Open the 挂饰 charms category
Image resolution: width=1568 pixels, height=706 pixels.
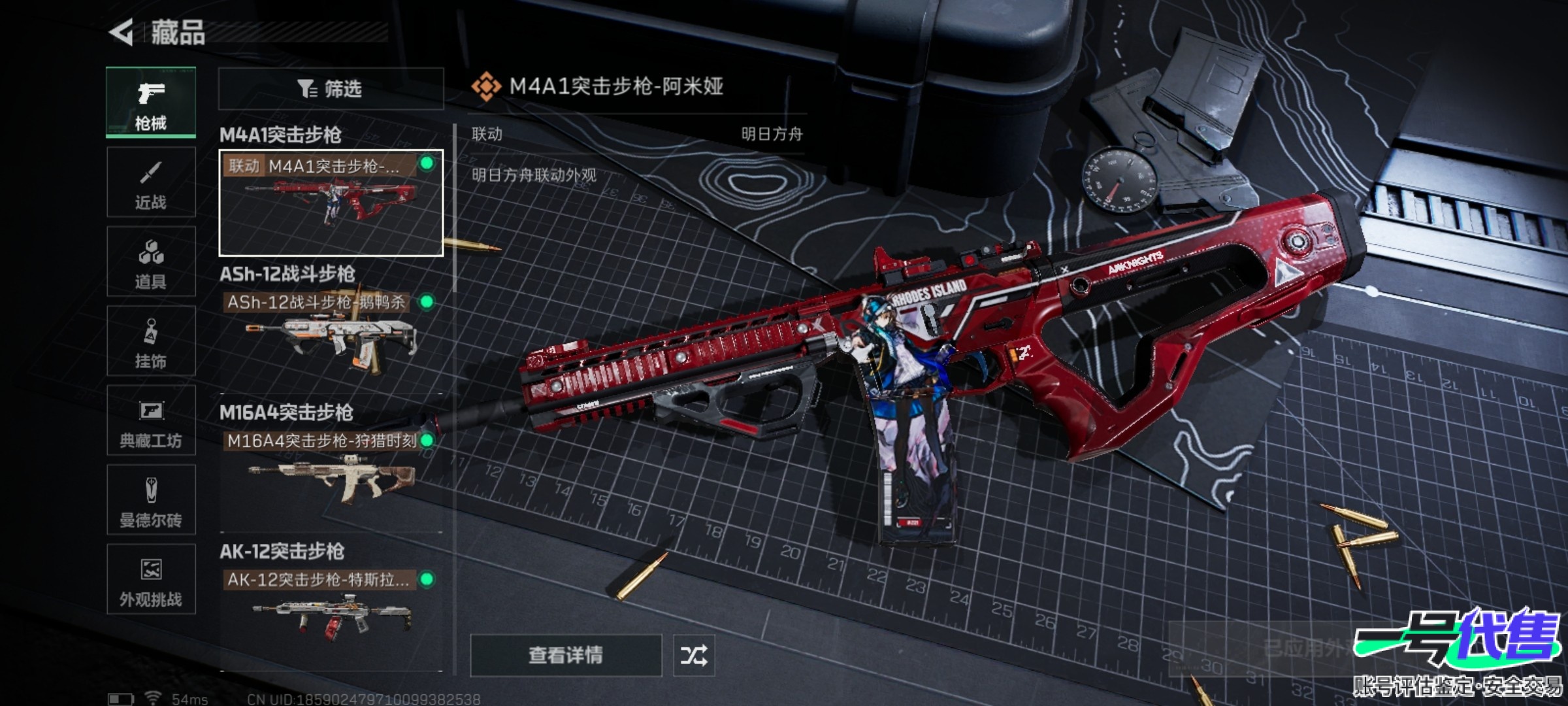[x=151, y=341]
